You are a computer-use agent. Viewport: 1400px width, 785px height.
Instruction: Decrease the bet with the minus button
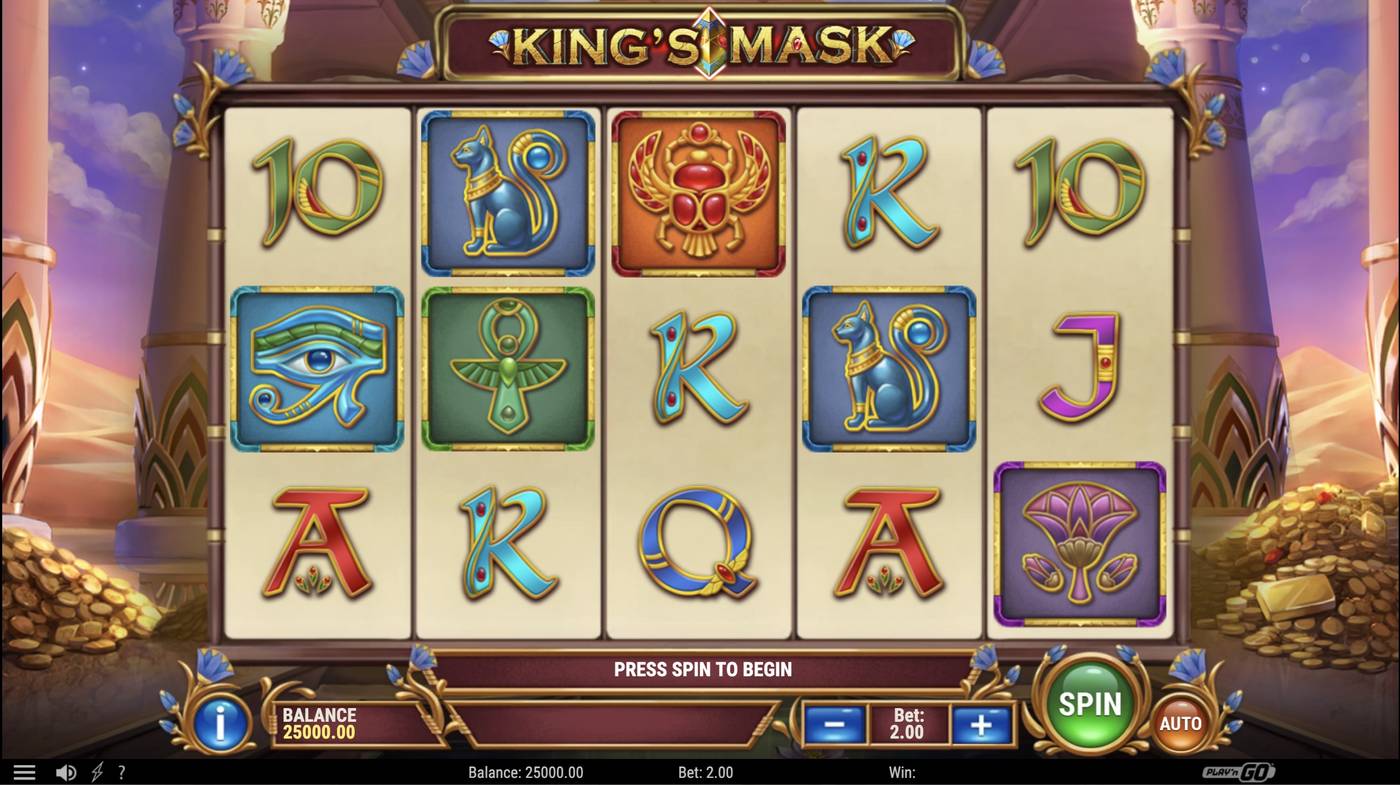coord(833,722)
